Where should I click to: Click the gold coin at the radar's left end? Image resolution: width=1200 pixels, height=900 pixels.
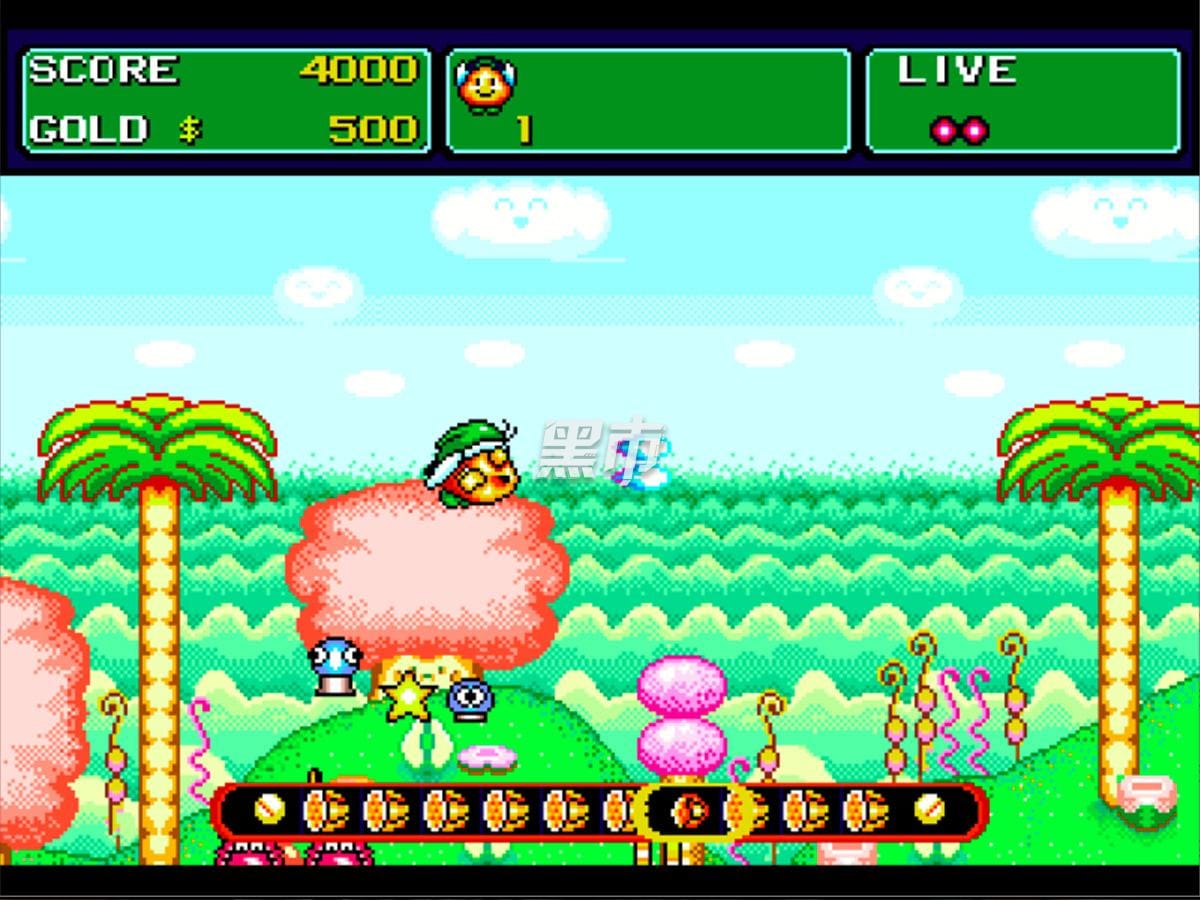pyautogui.click(x=268, y=809)
